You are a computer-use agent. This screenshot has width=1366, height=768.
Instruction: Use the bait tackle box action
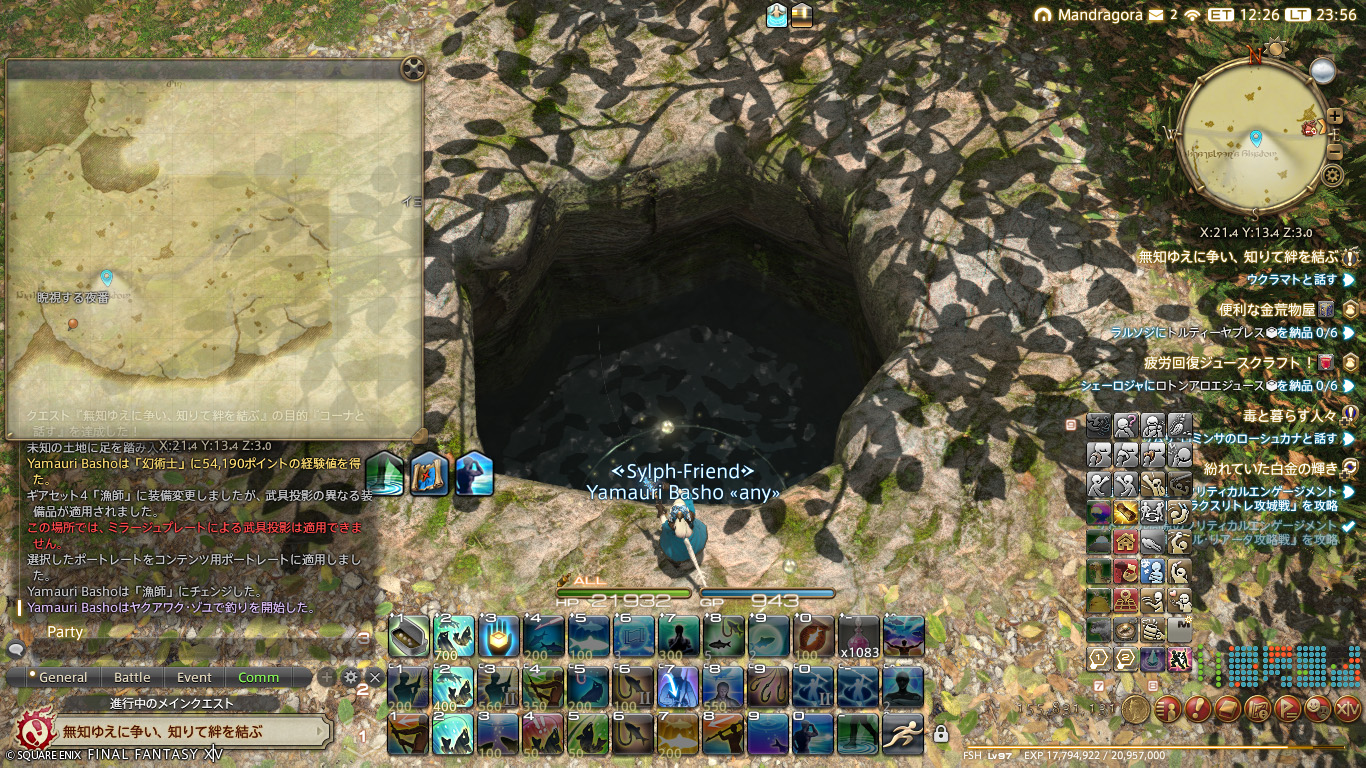[x=409, y=636]
